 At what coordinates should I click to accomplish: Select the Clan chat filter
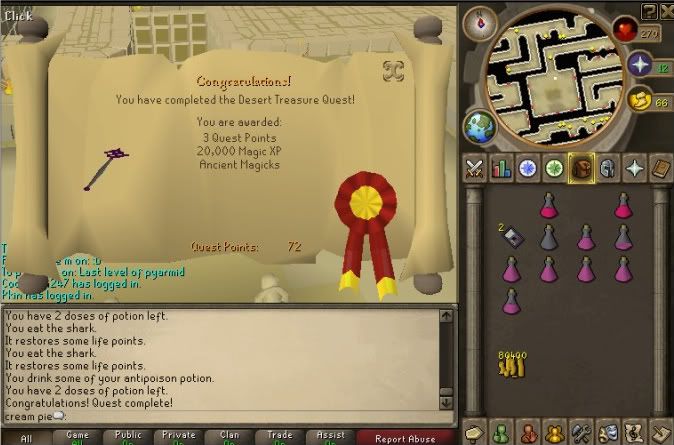pos(230,437)
